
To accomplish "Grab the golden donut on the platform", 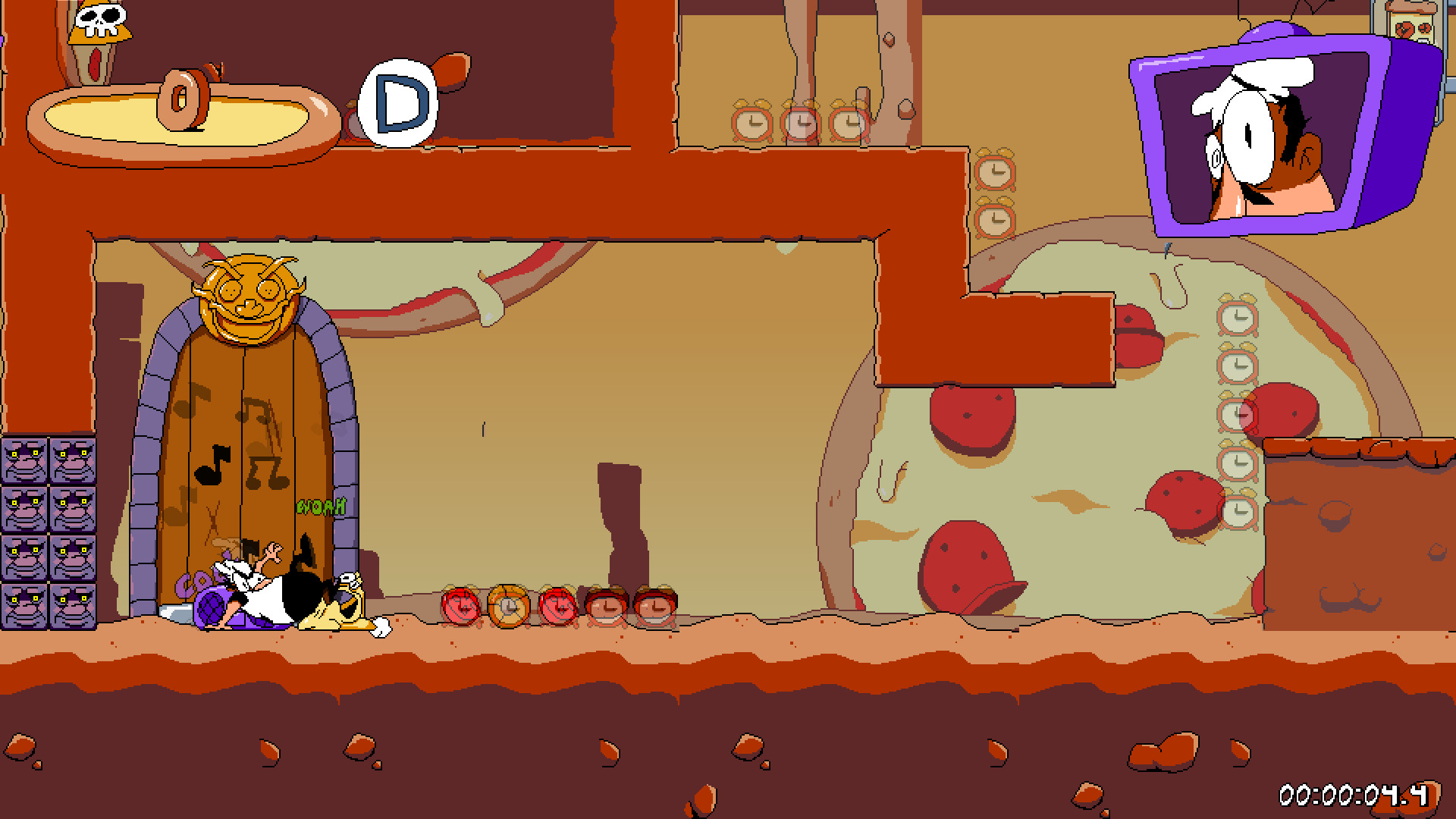I will click(180, 98).
